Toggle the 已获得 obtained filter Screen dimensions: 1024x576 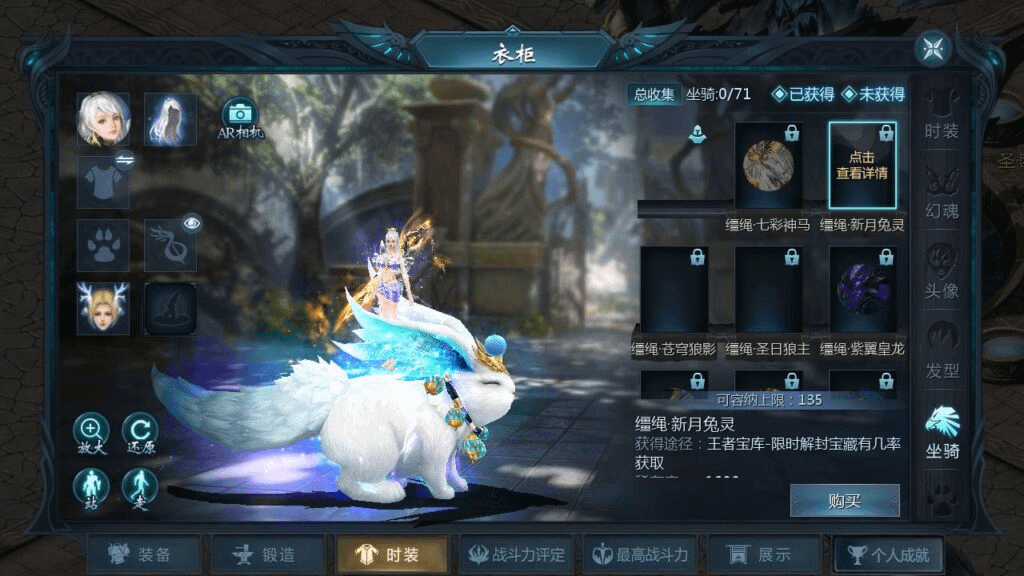pyautogui.click(x=802, y=94)
